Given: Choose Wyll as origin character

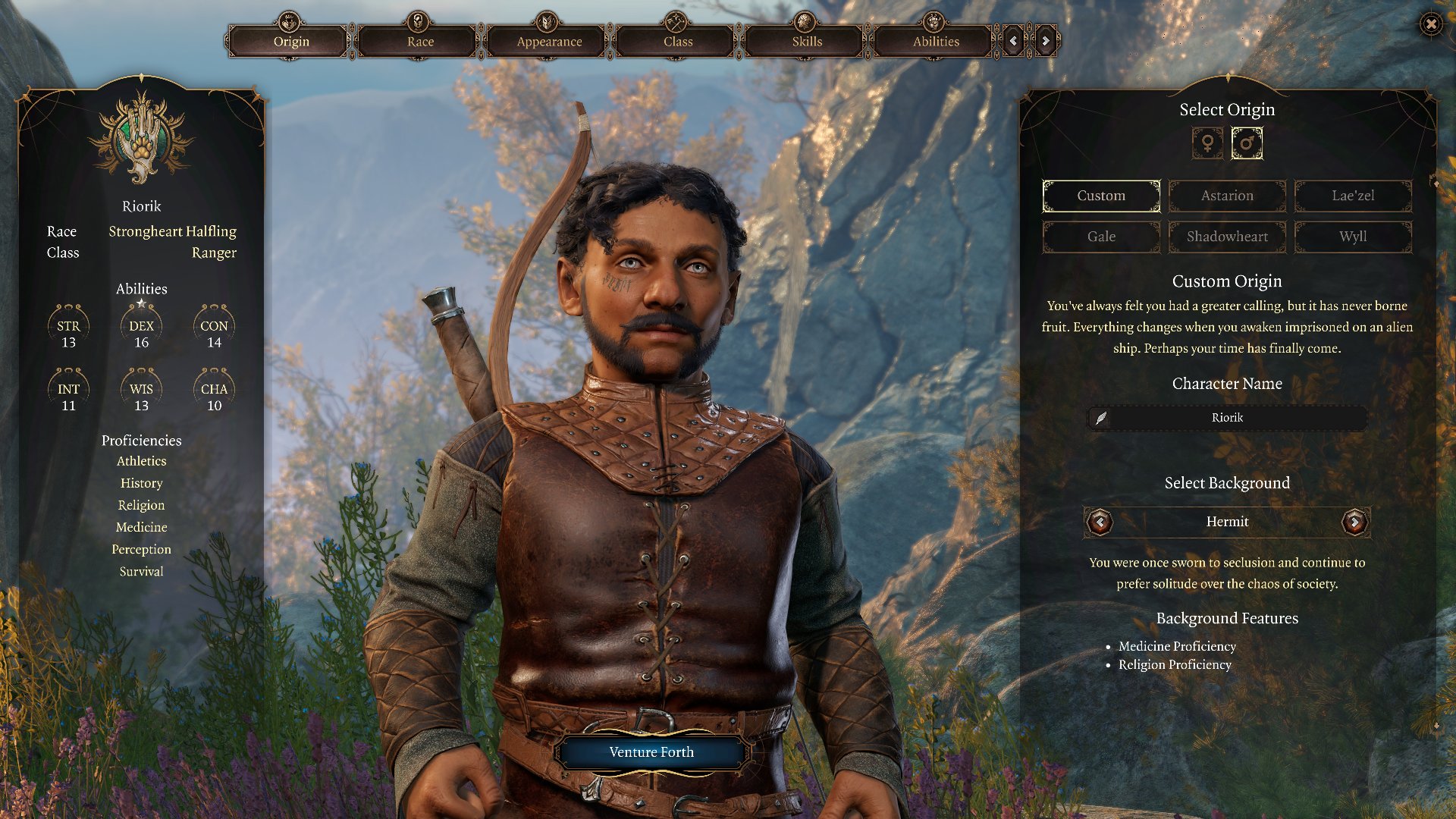Looking at the screenshot, I should coord(1353,237).
